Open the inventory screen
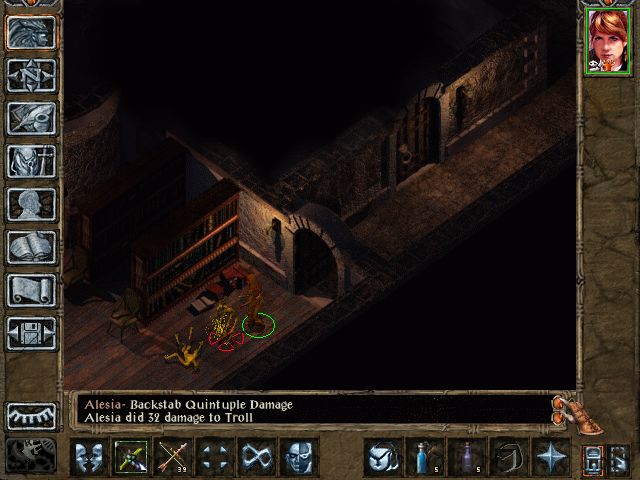 coord(31,161)
